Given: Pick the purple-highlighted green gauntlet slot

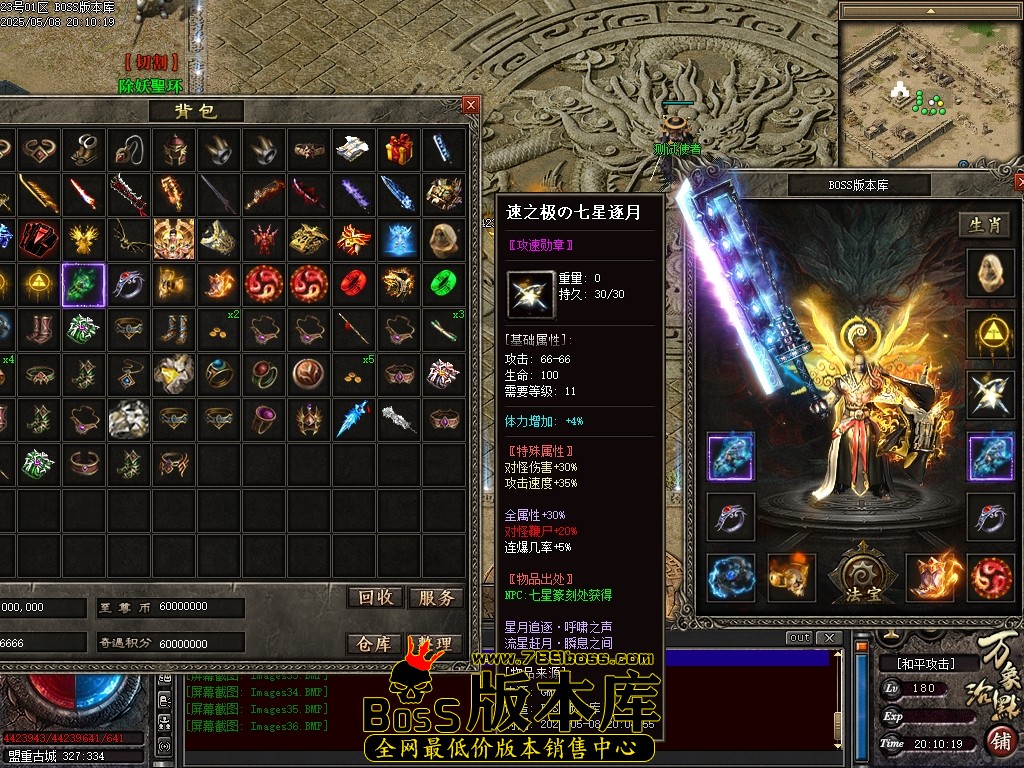Looking at the screenshot, I should click(x=83, y=284).
